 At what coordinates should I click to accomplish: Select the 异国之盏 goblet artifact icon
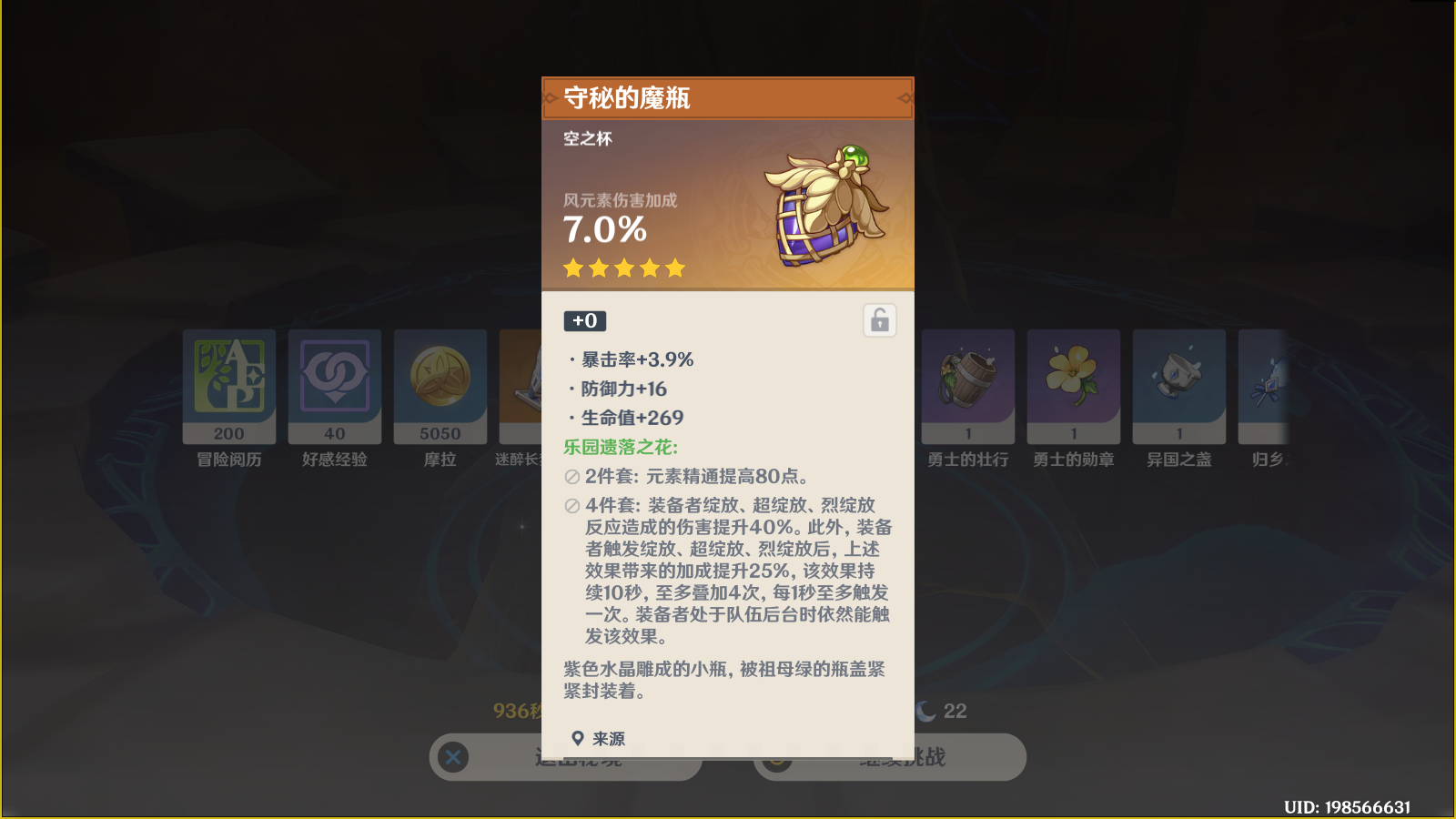pyautogui.click(x=1178, y=382)
